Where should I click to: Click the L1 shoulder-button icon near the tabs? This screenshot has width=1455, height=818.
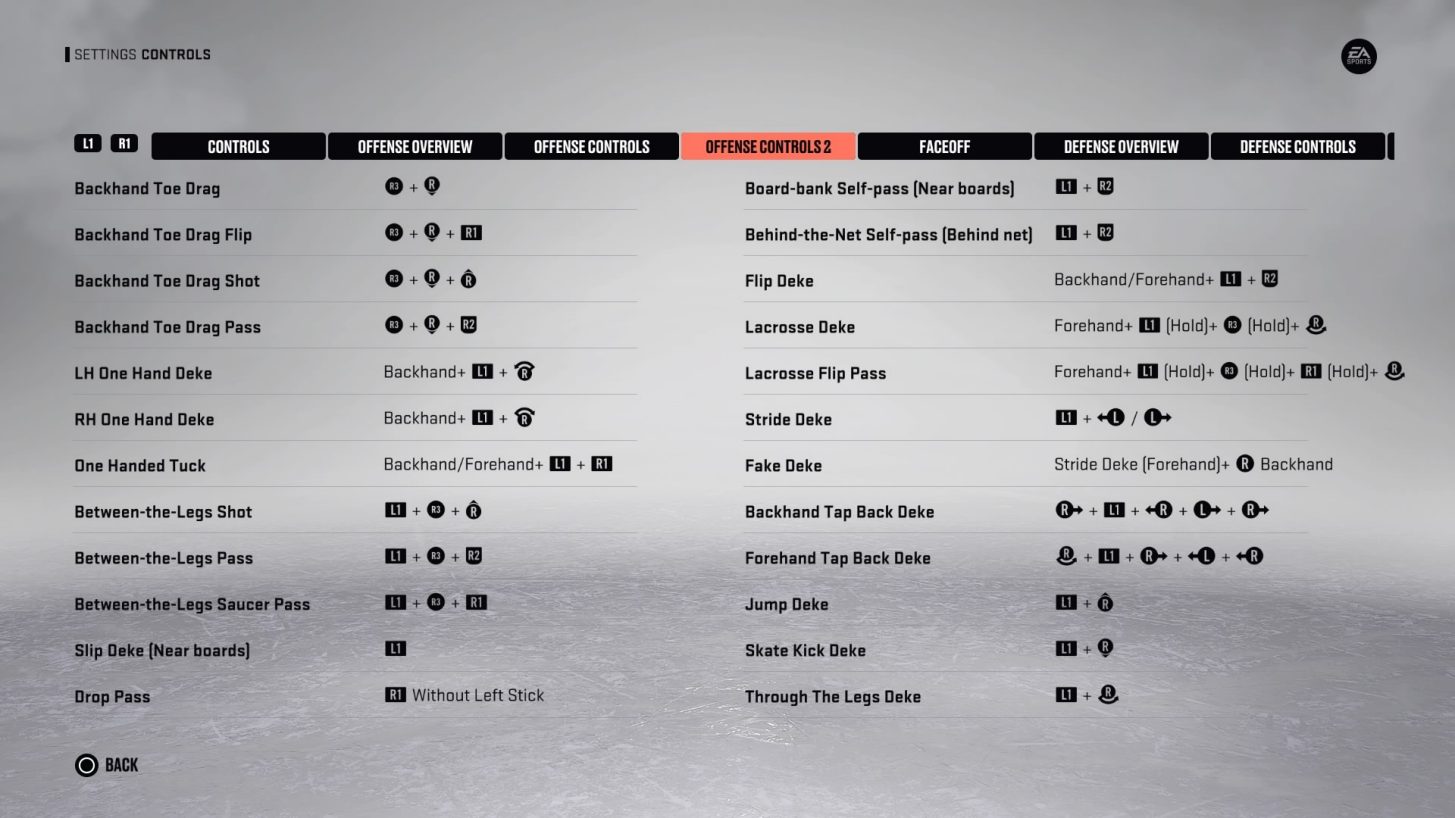(x=88, y=143)
